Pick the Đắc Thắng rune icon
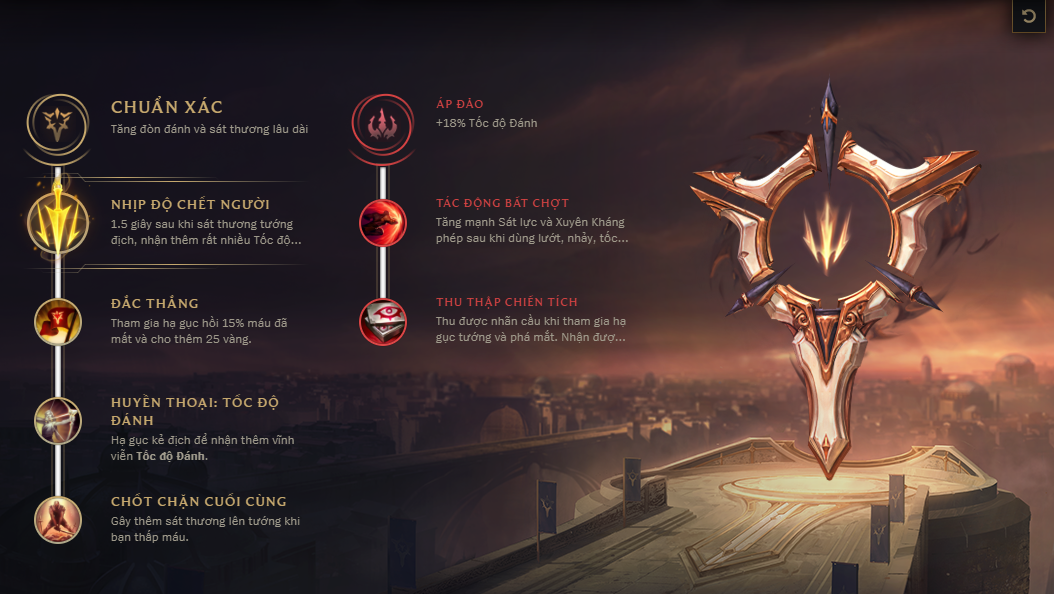 pos(58,321)
